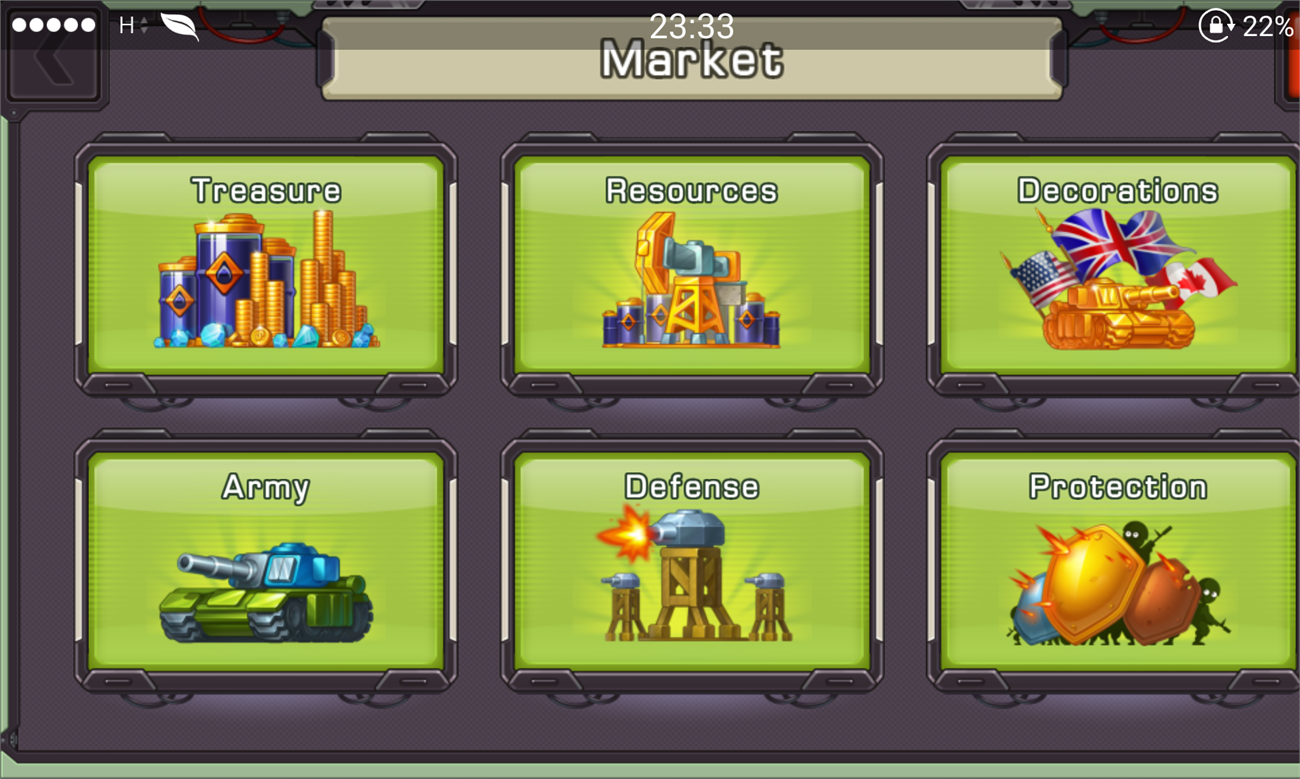This screenshot has width=1300, height=779.
Task: Go back using the top-left arrow button
Action: [x=53, y=62]
